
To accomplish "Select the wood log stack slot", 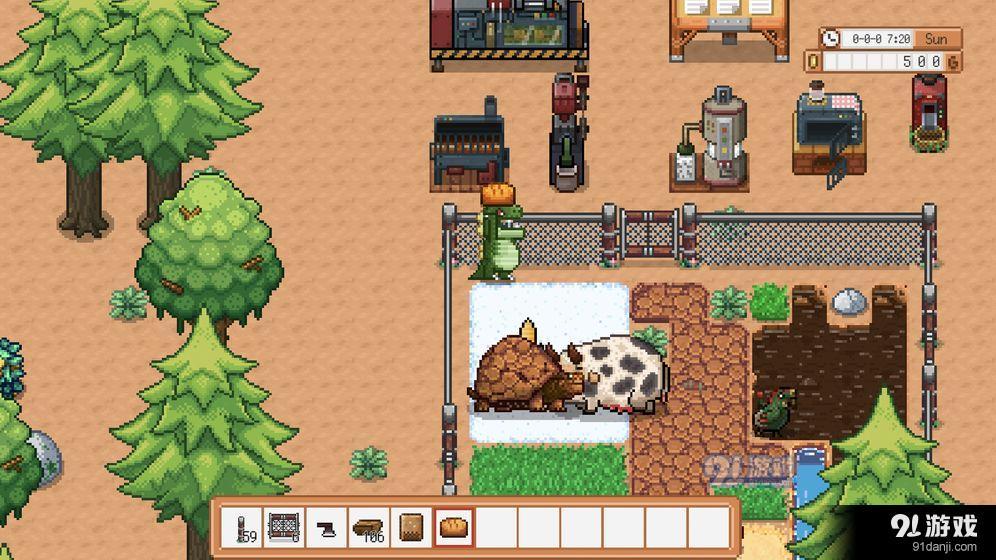I will (369, 528).
